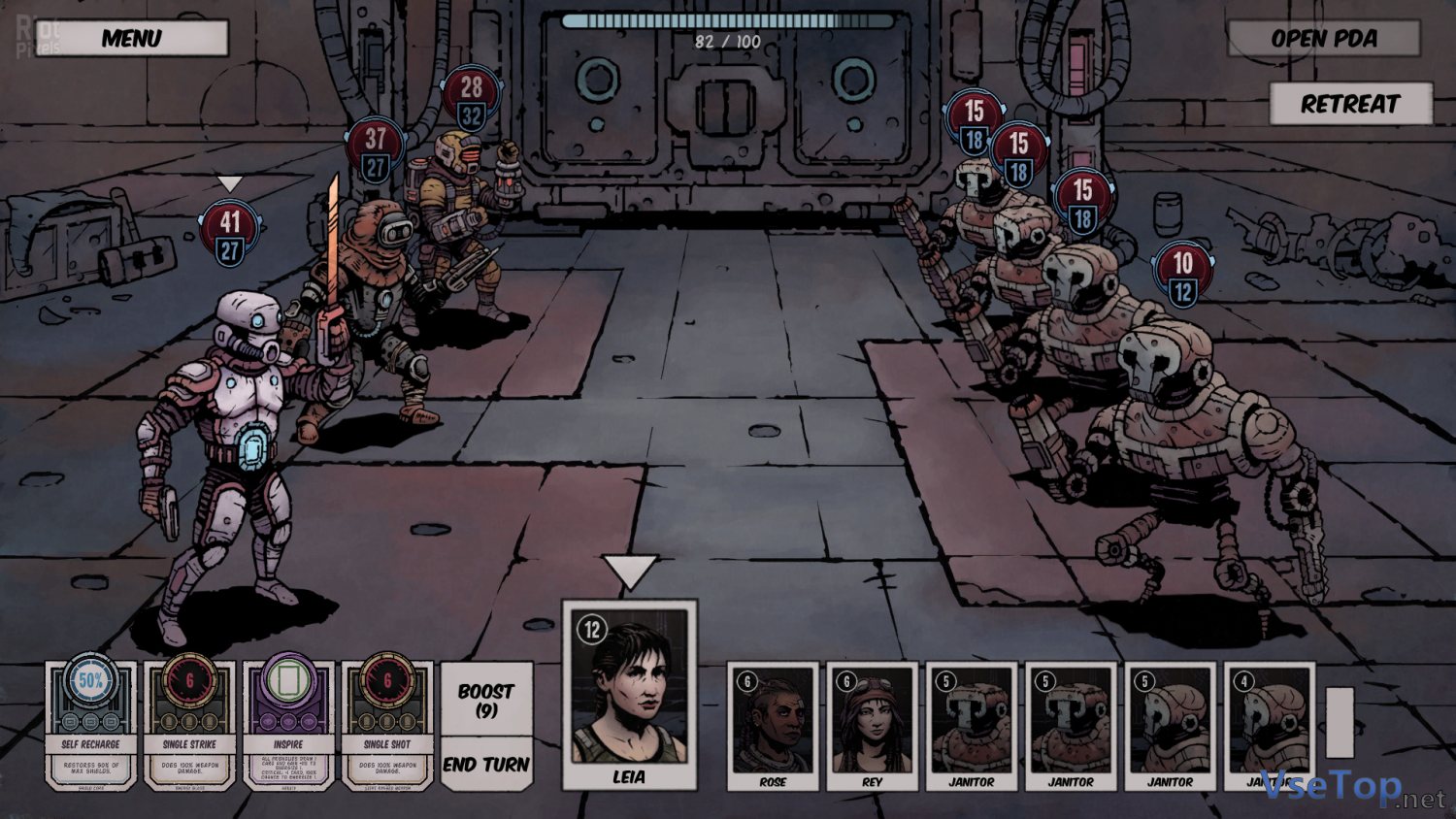Use the Single Shot card
Viewport: 1456px width, 819px height.
pyautogui.click(x=387, y=723)
